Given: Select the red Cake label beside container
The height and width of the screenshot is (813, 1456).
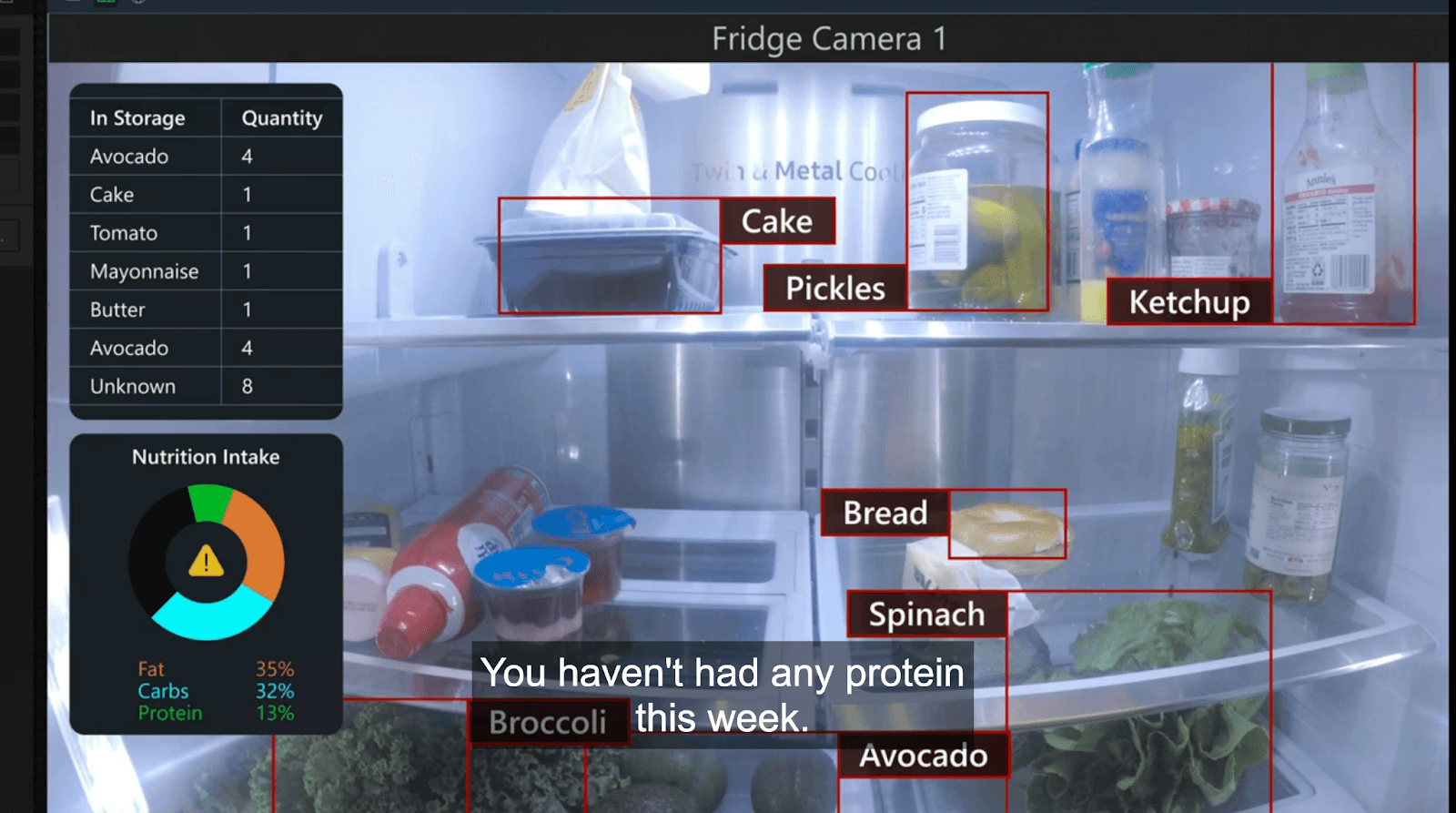Looking at the screenshot, I should pyautogui.click(x=776, y=221).
